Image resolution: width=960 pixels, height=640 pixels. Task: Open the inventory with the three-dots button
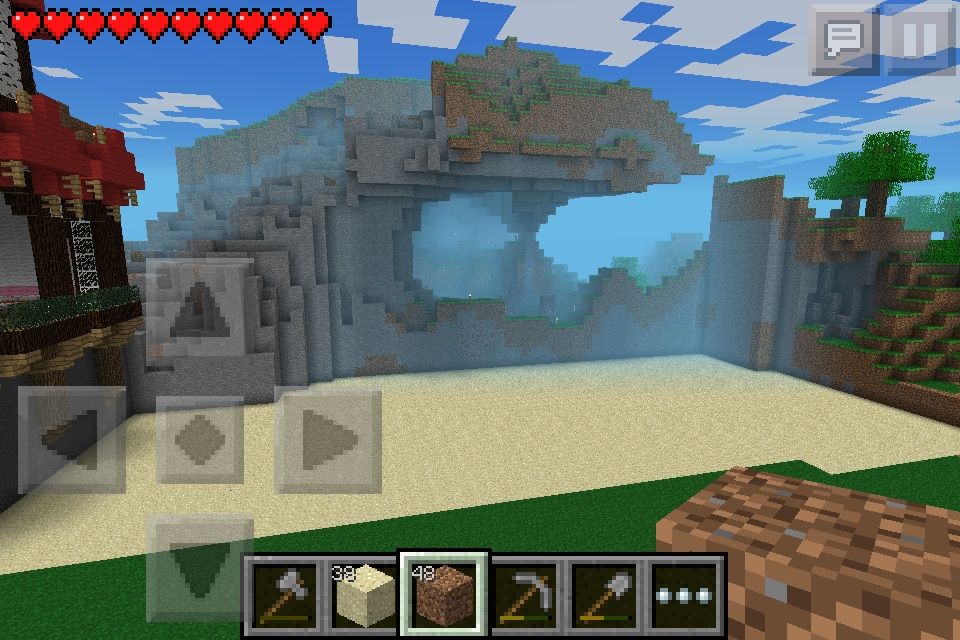point(685,596)
